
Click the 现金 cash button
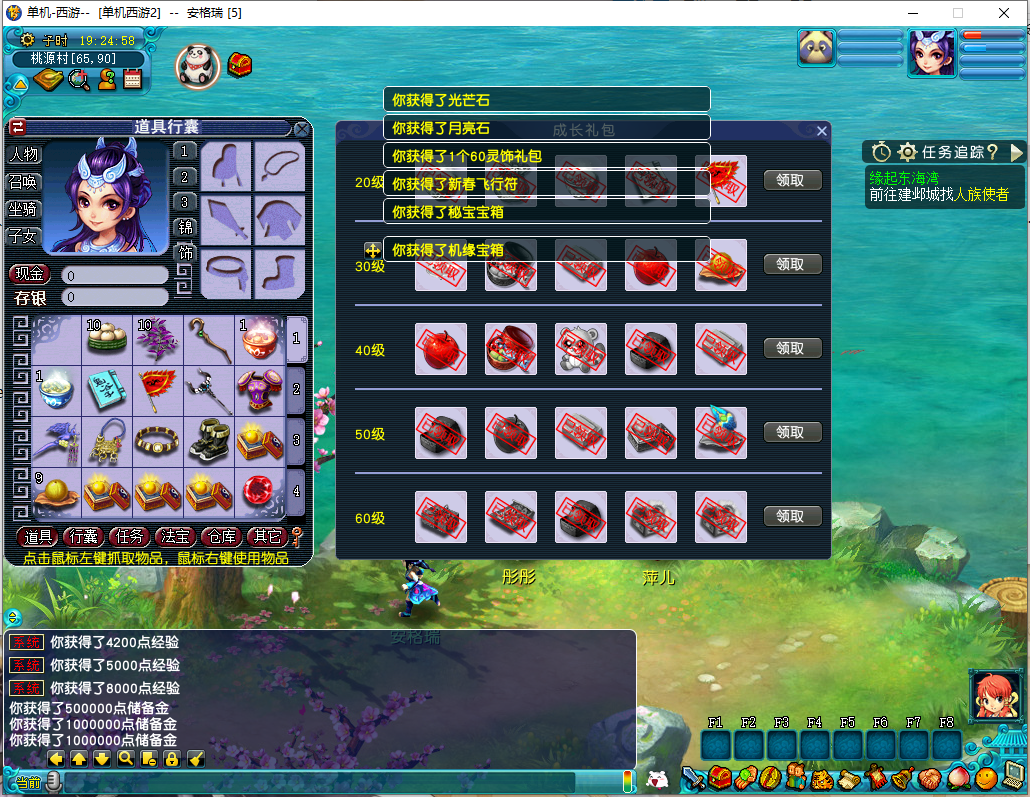coord(30,274)
